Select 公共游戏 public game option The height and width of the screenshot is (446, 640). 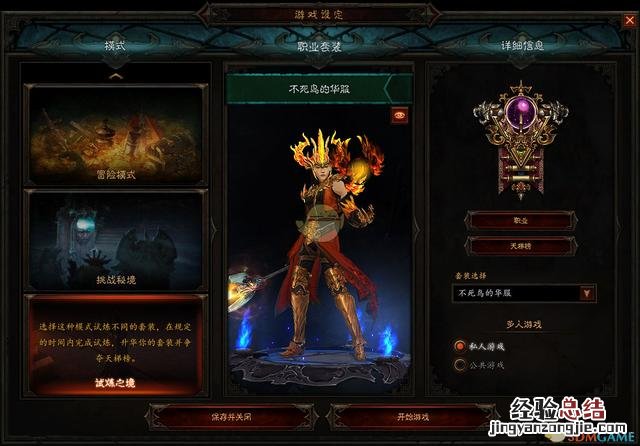461,365
